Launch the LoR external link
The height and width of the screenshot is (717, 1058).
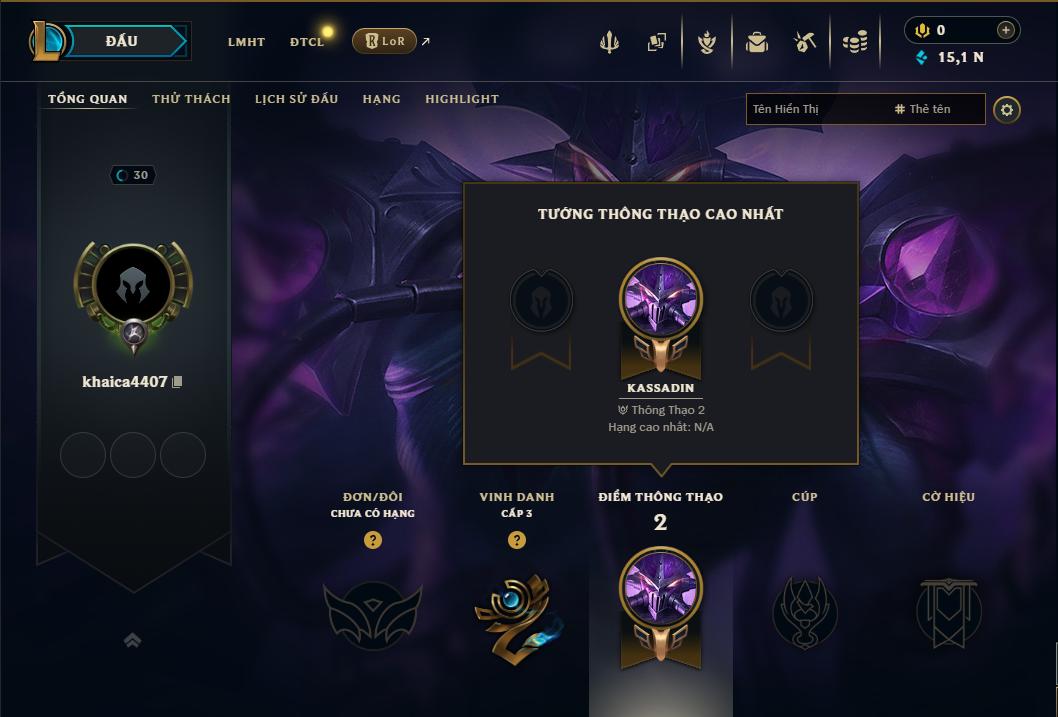pos(385,41)
